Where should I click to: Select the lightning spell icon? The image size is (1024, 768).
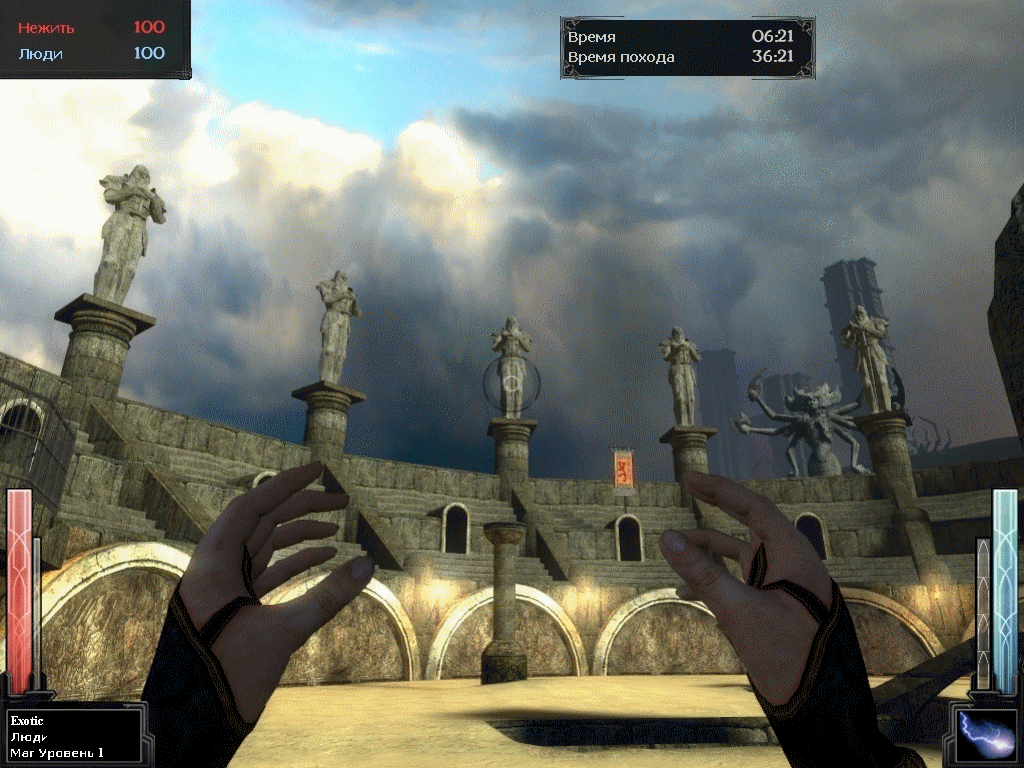(986, 734)
